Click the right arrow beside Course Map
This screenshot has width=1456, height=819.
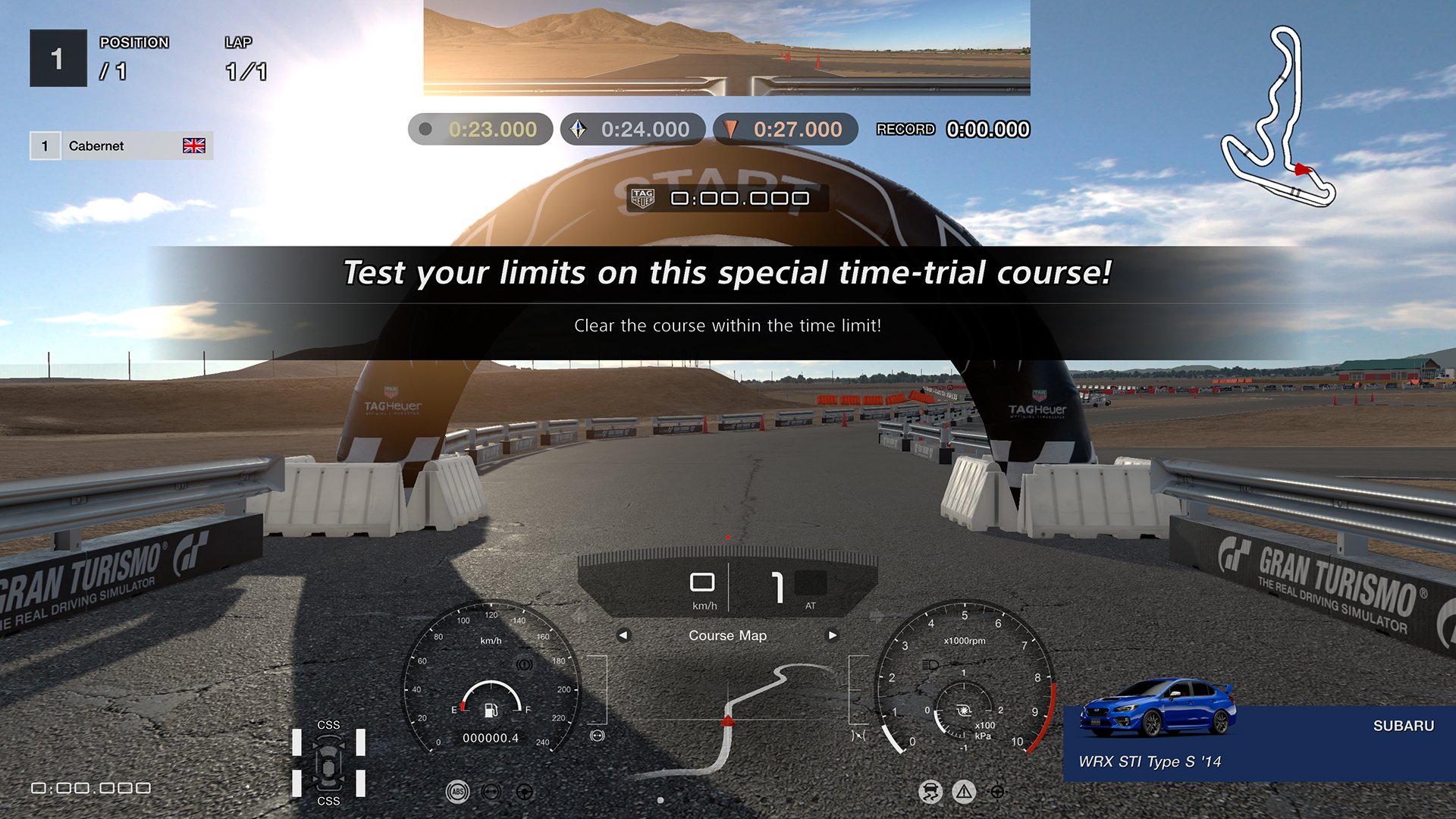click(x=832, y=635)
